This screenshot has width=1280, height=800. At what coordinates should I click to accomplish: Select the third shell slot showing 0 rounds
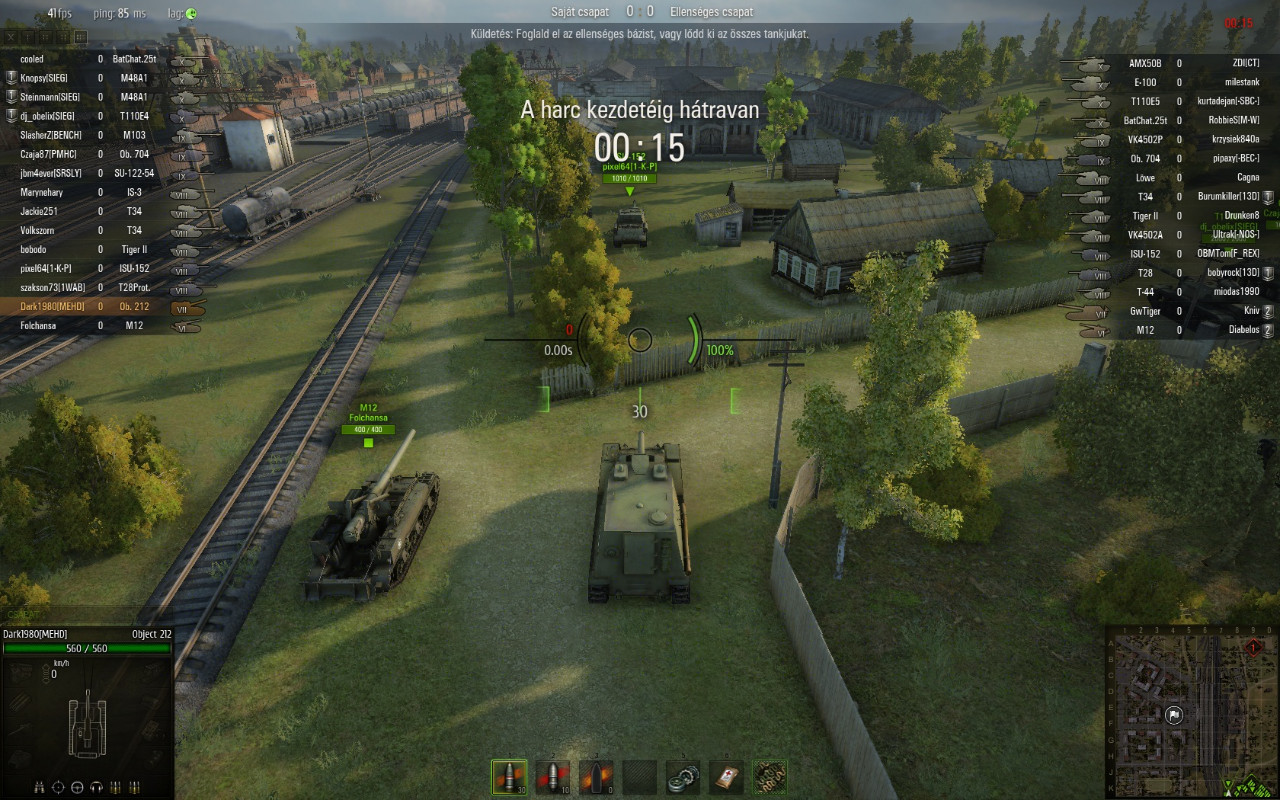[x=596, y=777]
